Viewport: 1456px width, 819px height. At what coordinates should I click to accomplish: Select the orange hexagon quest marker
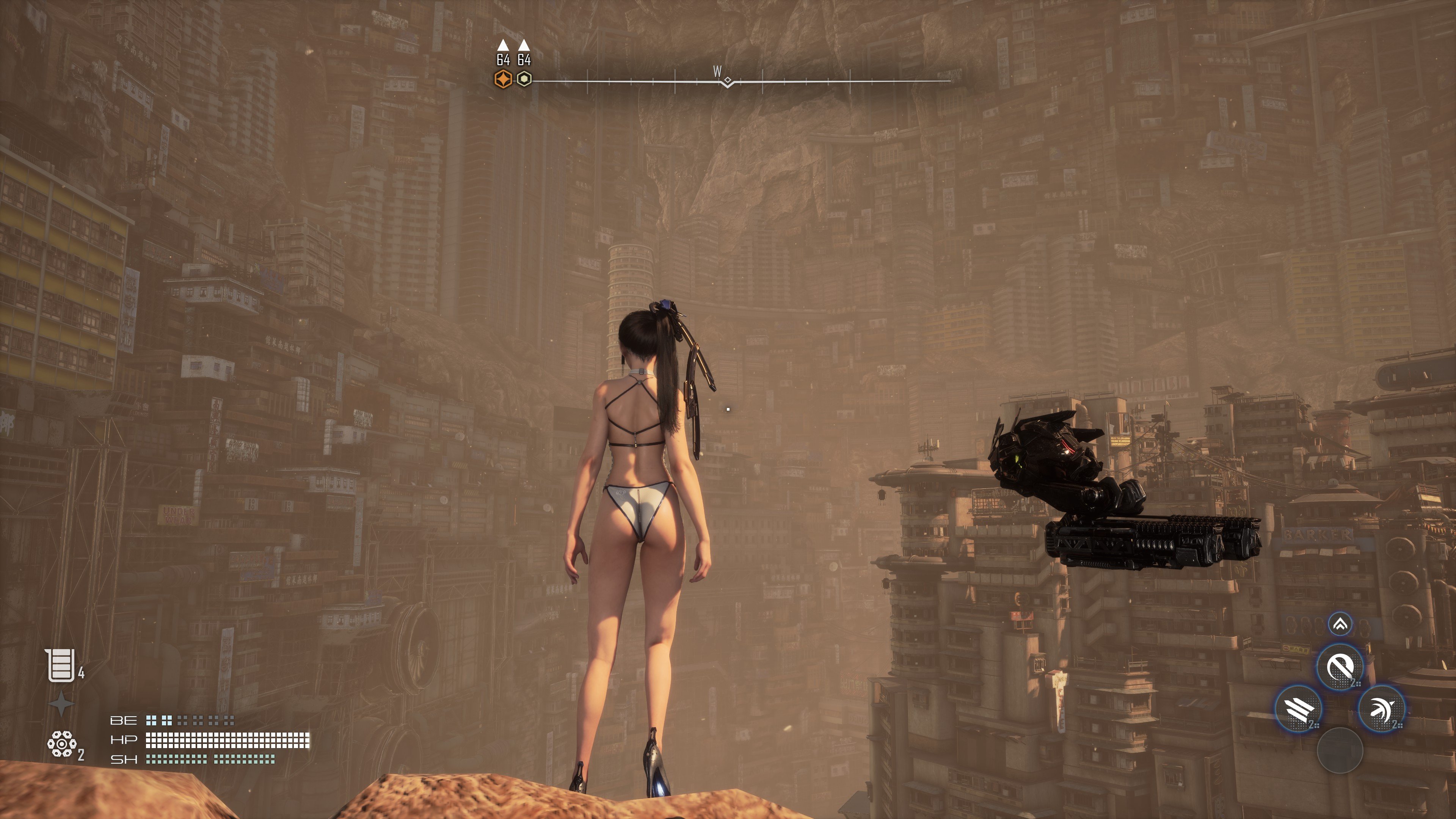(x=503, y=79)
